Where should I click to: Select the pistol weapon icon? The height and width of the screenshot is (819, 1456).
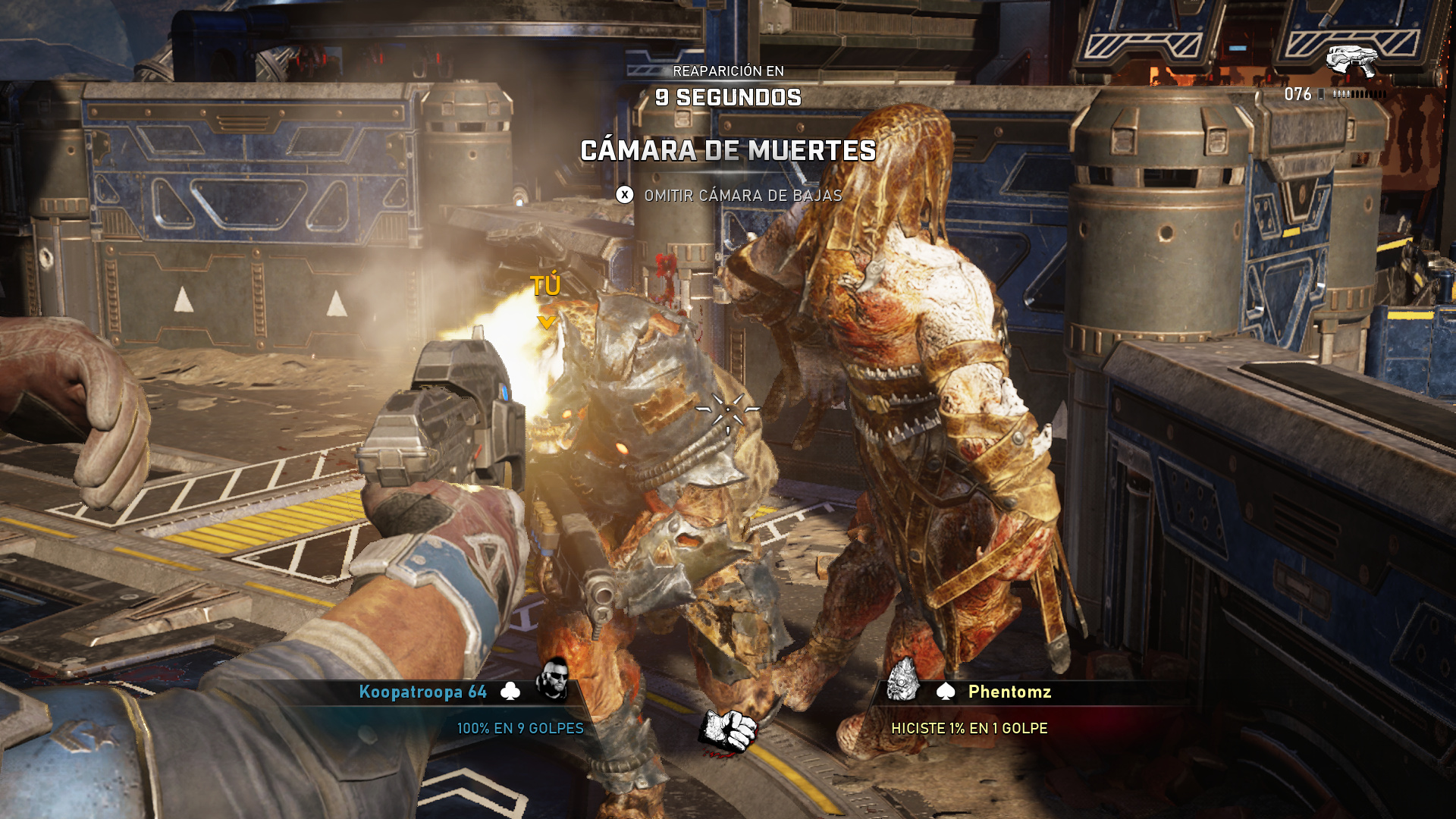point(1351,61)
